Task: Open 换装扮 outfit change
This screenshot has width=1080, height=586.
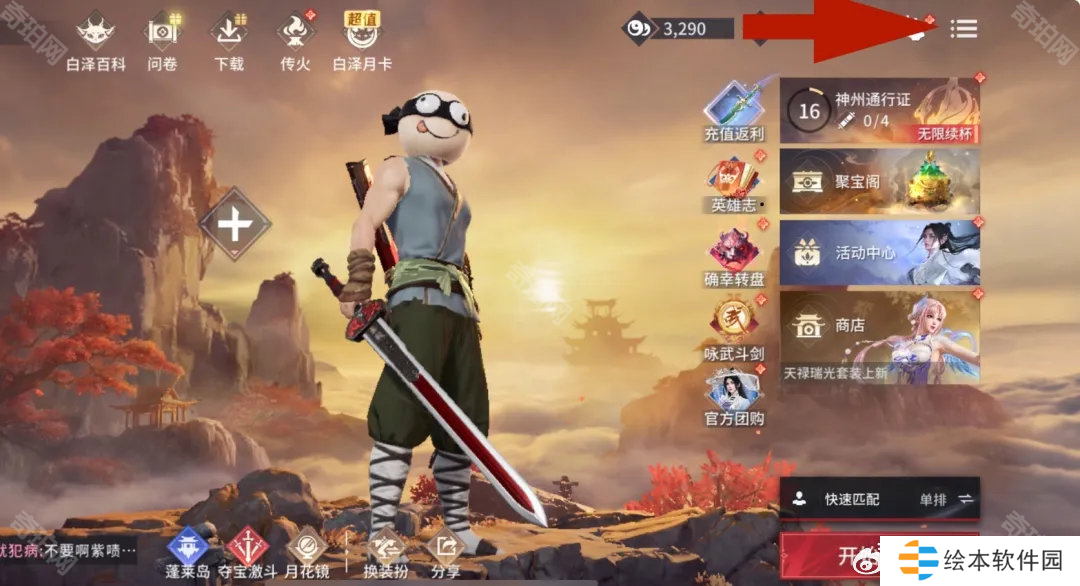Action: pos(385,551)
